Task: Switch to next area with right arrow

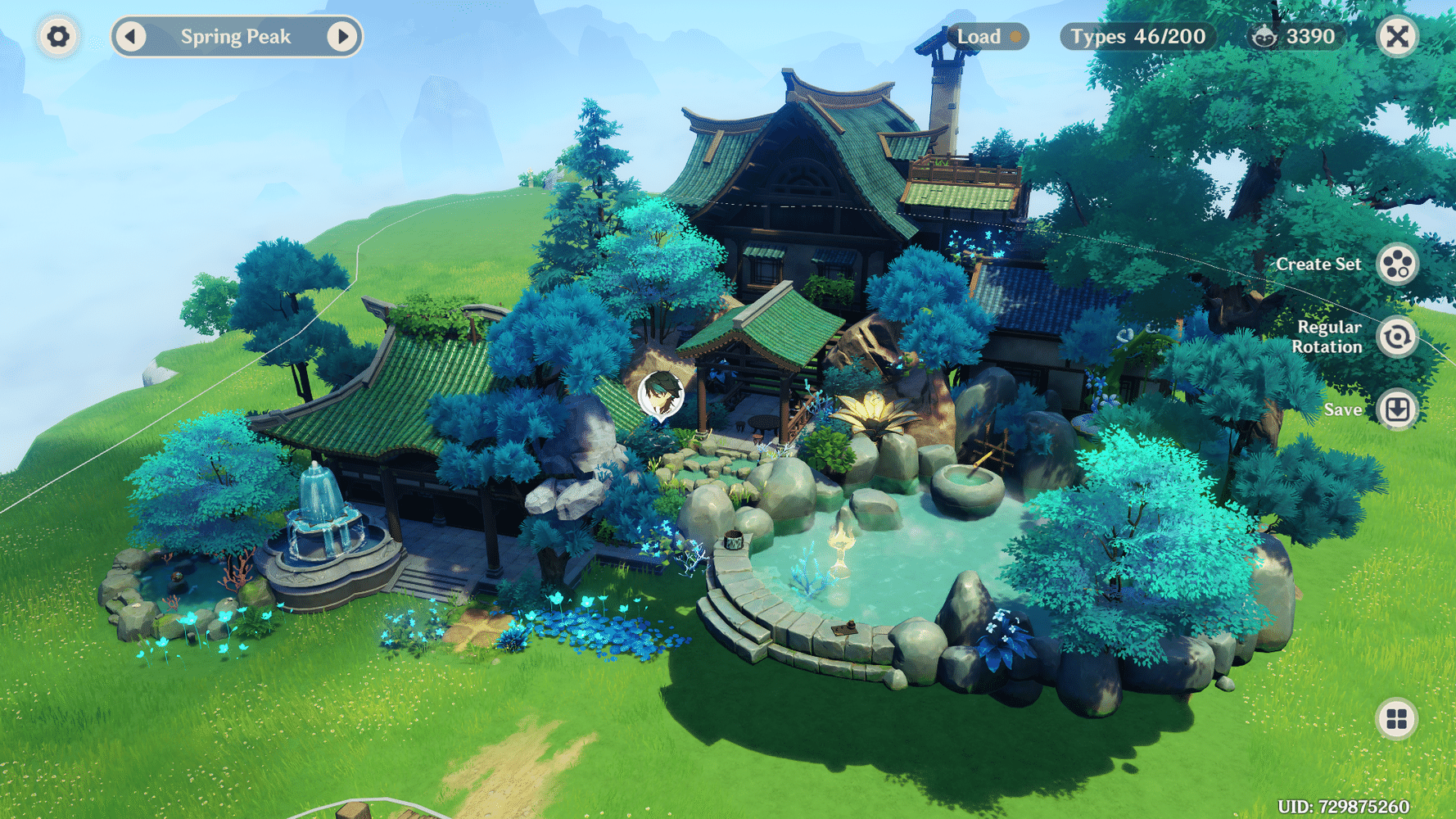Action: click(x=342, y=37)
